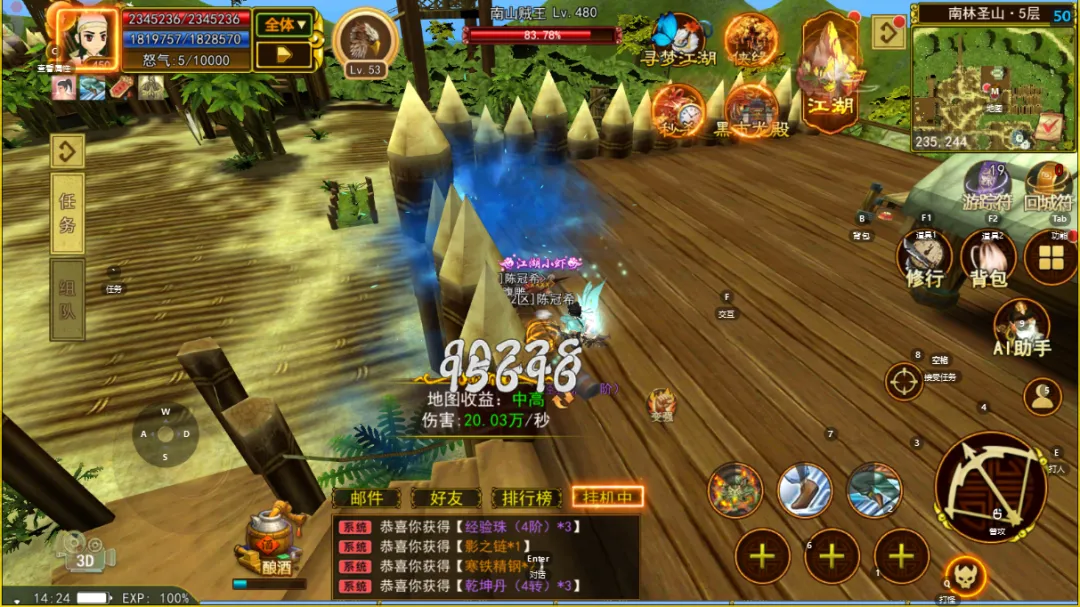This screenshot has width=1080, height=607.
Task: Open the 黑市龙殿 event icon
Action: tap(750, 112)
